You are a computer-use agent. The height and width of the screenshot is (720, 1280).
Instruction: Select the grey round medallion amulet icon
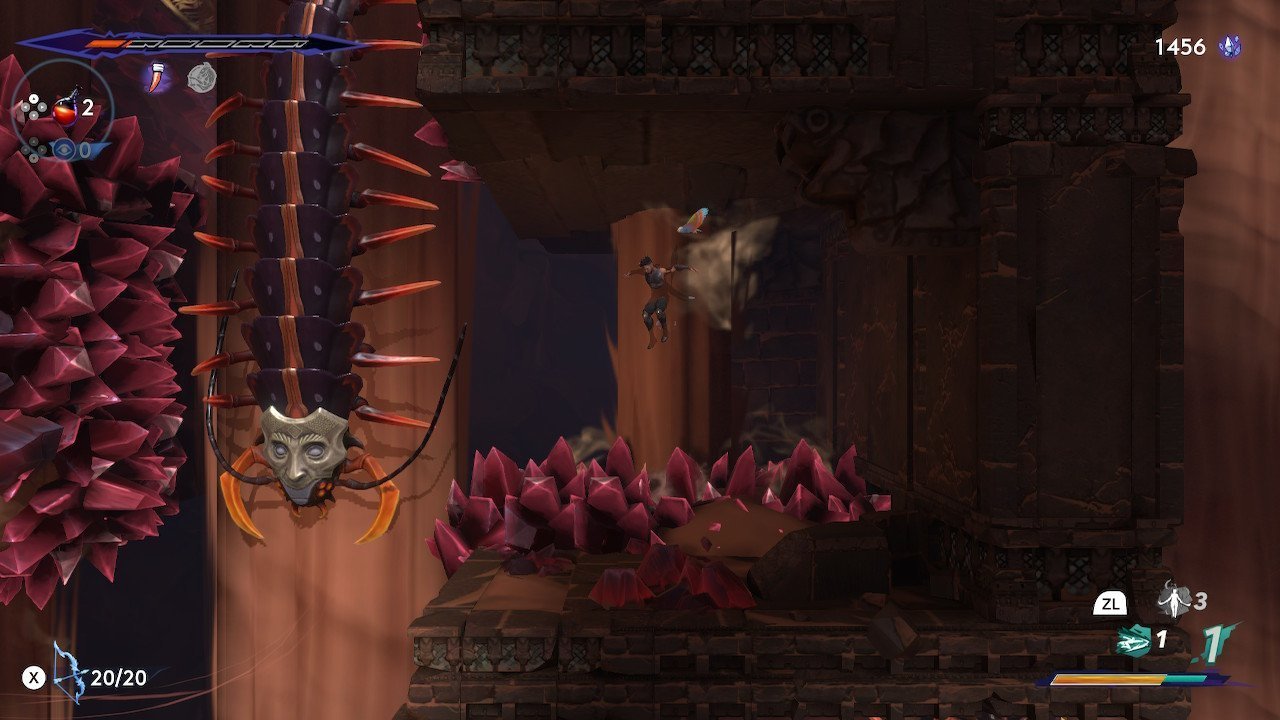pos(200,78)
